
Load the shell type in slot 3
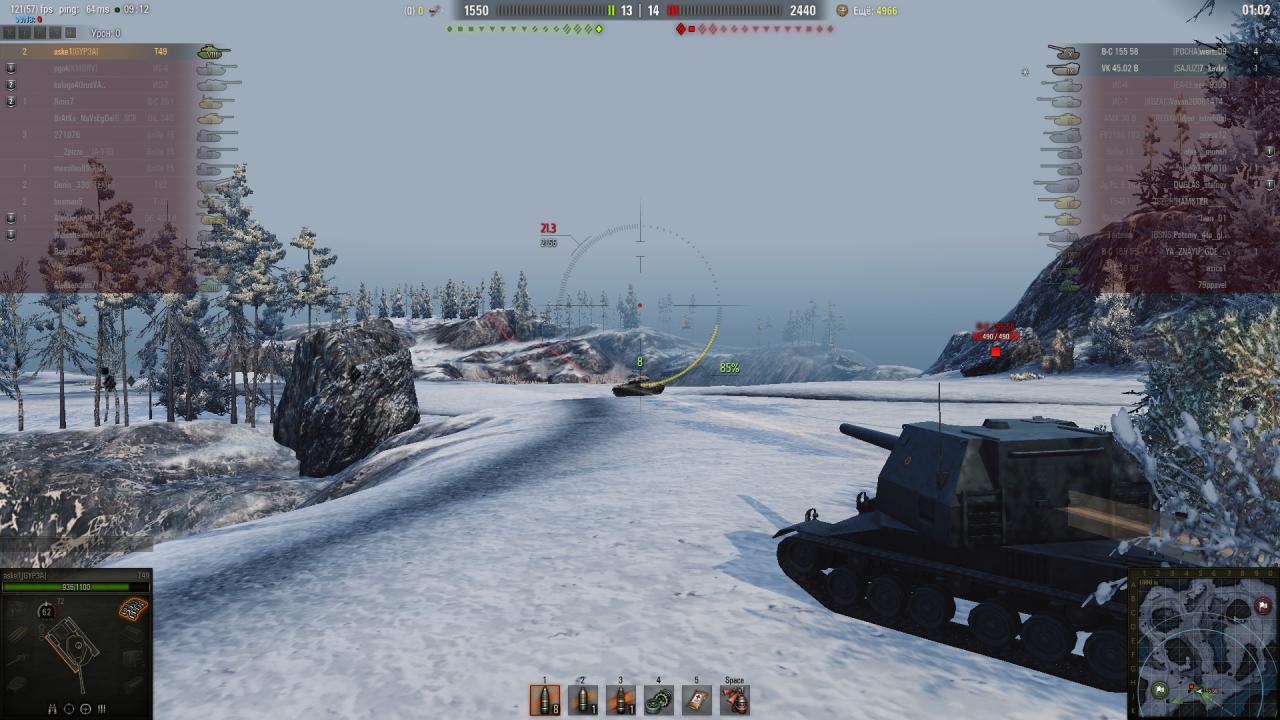[x=621, y=699]
